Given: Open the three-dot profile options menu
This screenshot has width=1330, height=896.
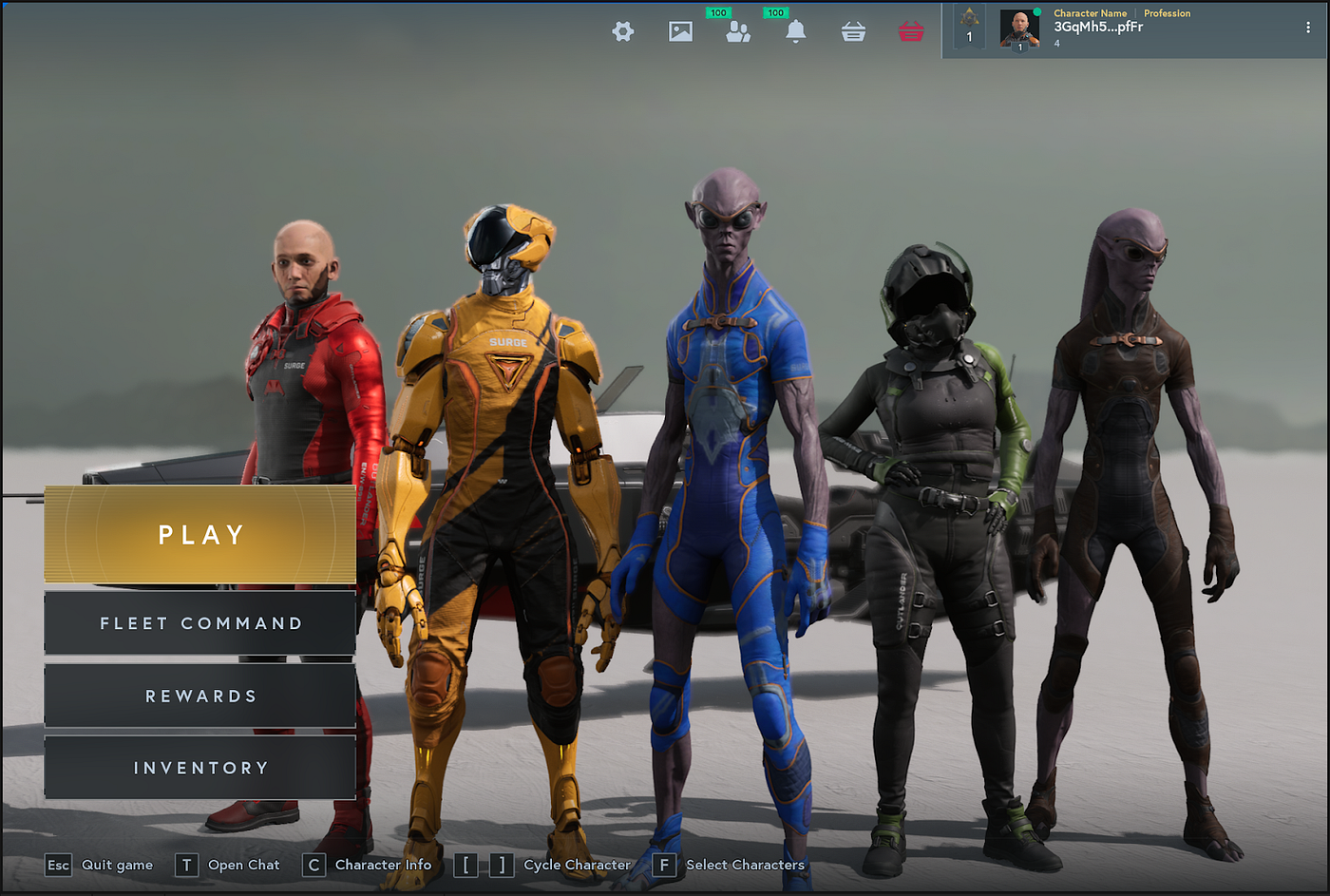Looking at the screenshot, I should (1308, 29).
